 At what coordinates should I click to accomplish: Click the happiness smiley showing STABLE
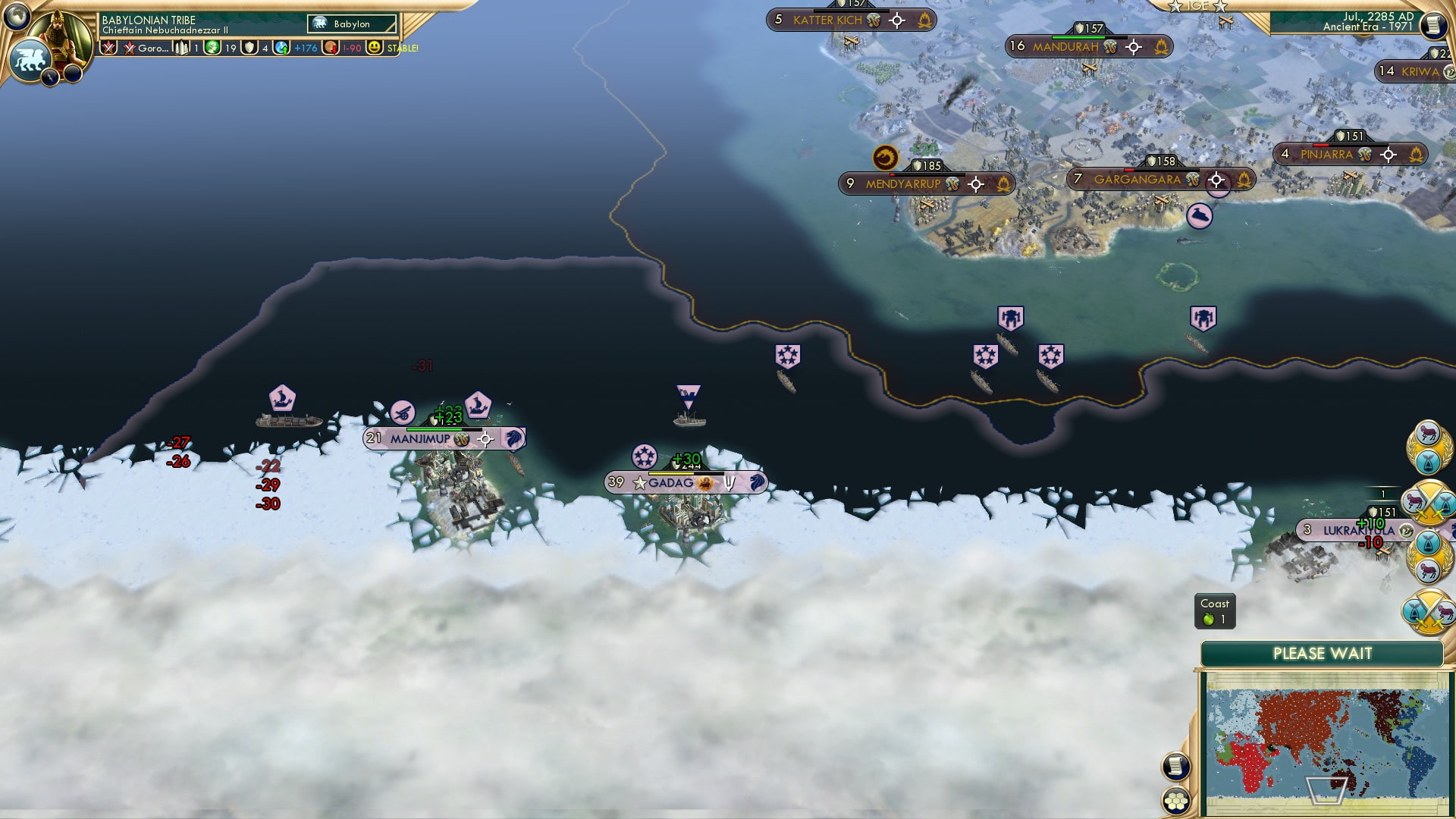tap(375, 47)
